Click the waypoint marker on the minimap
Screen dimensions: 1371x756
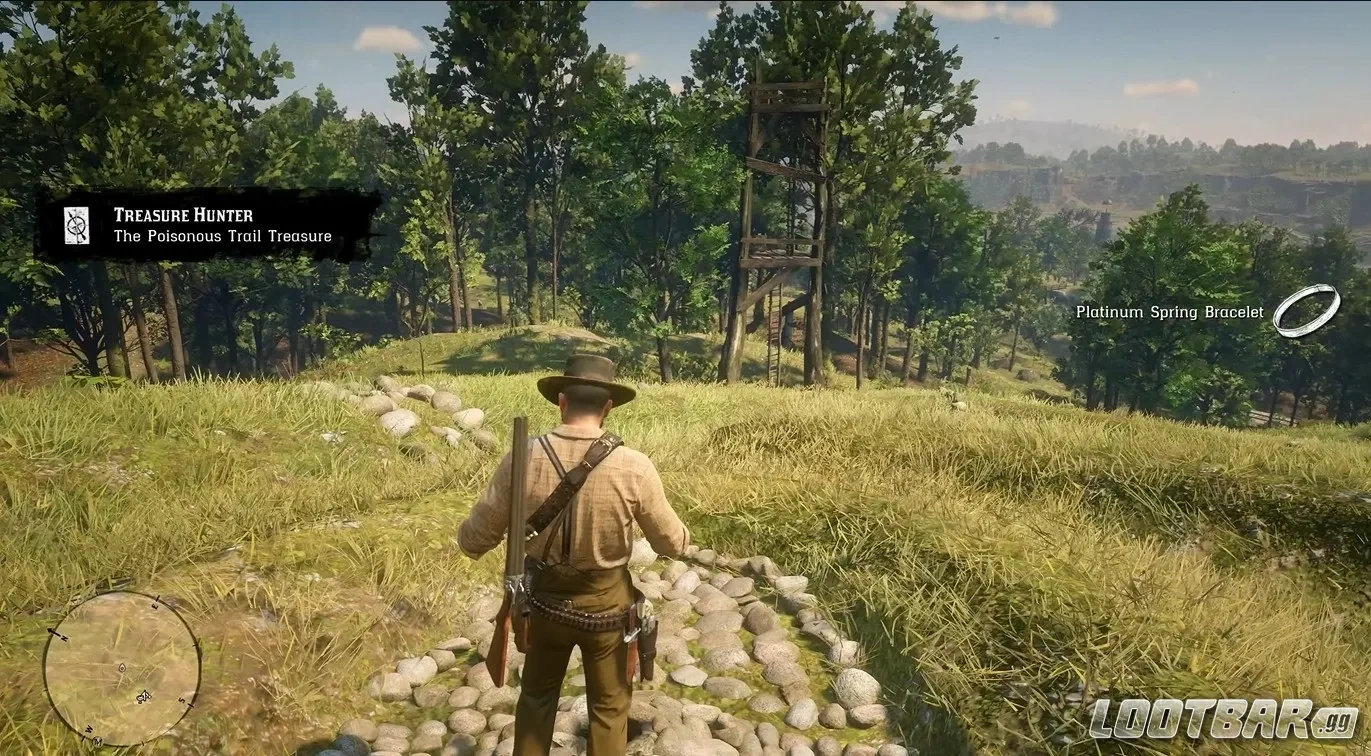122,667
